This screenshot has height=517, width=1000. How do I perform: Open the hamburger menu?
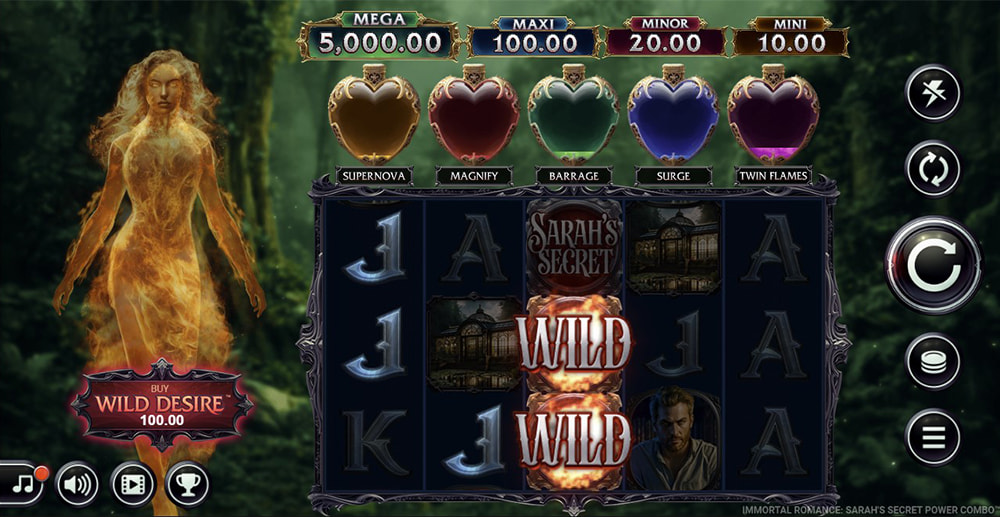(932, 437)
